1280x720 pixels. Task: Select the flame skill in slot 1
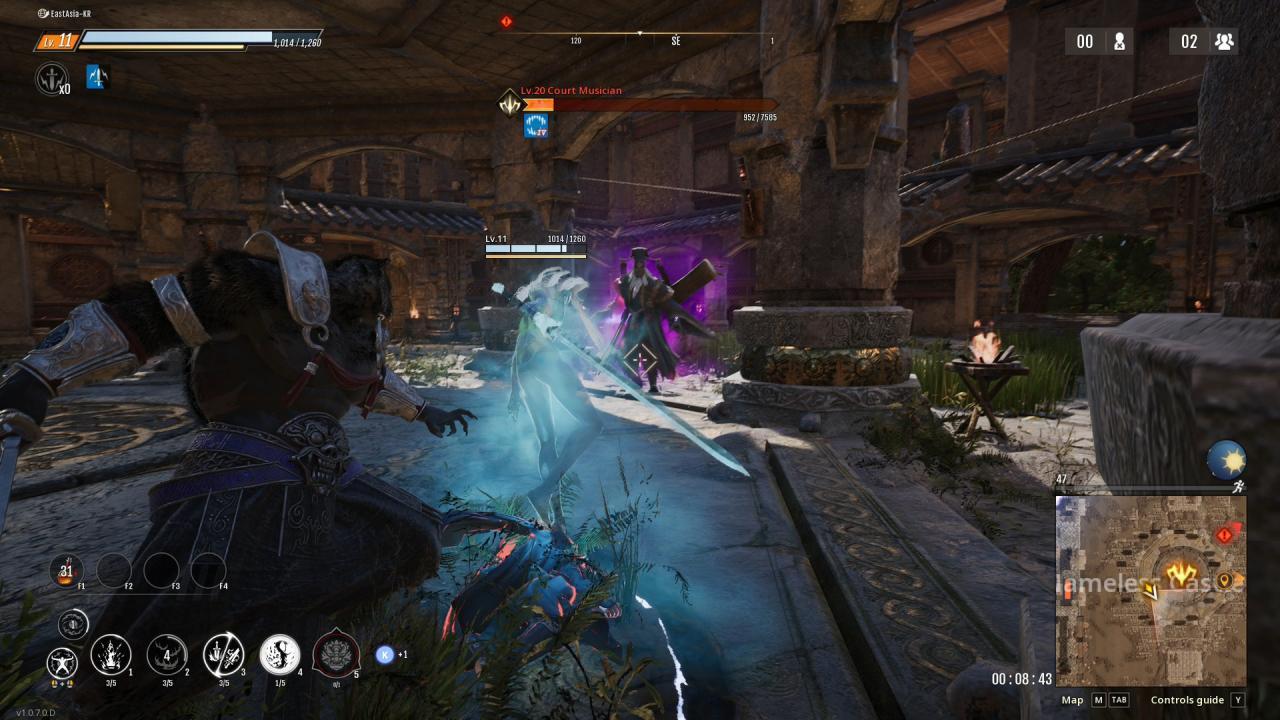[110, 655]
